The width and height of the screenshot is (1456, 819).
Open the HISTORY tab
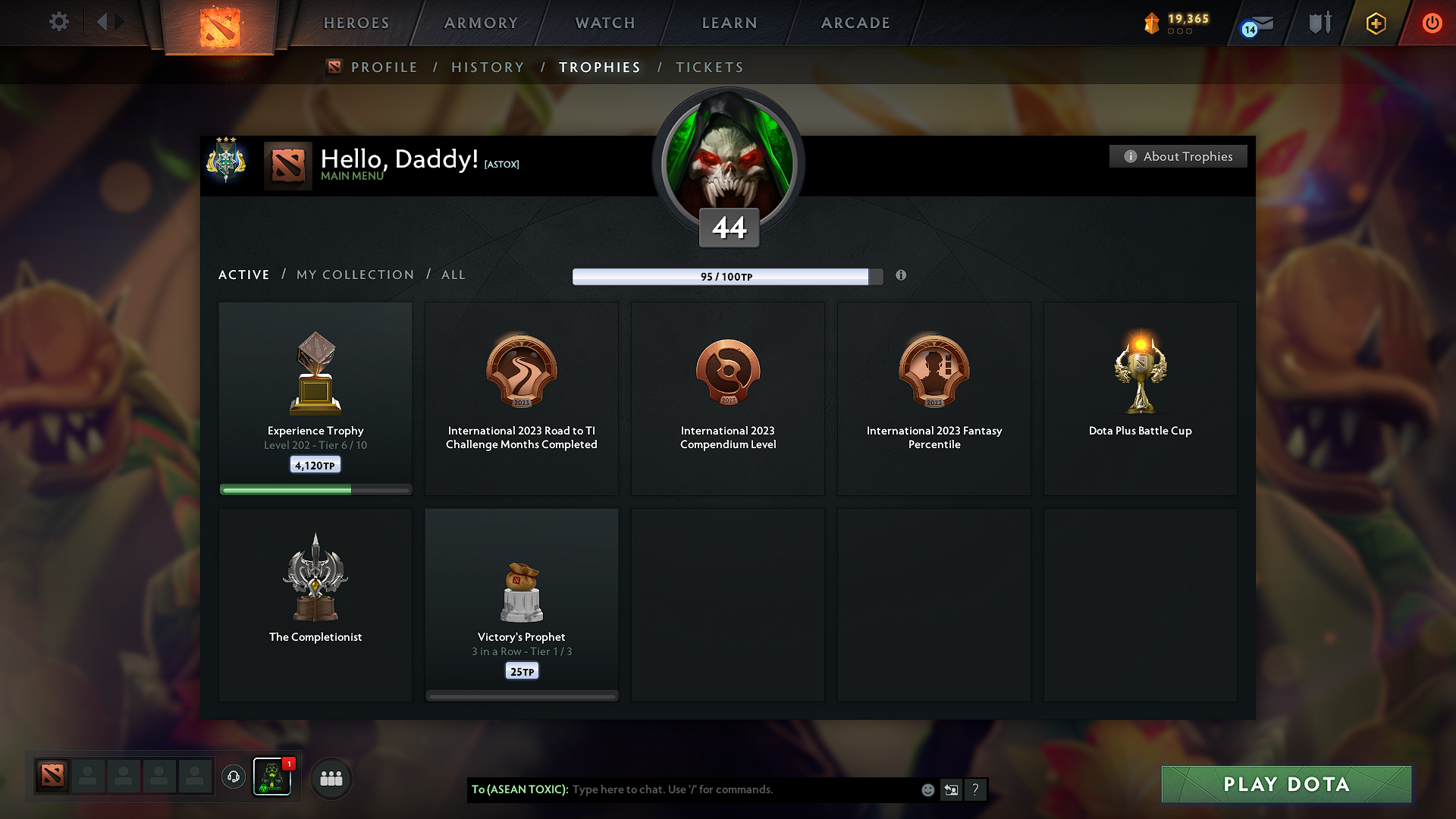click(x=488, y=67)
